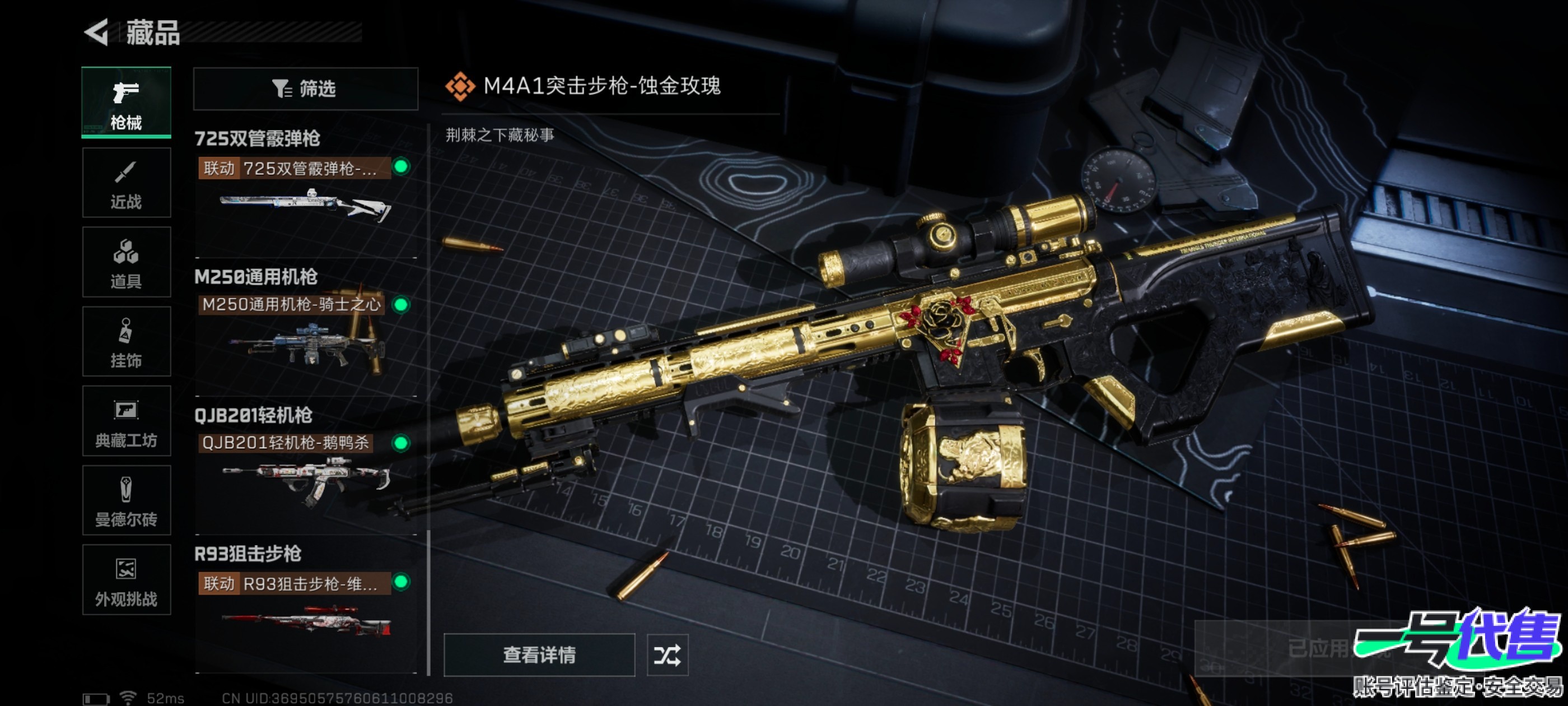Image resolution: width=1568 pixels, height=706 pixels.
Task: Open the 外观挑战 appearance challenge tab
Action: tap(126, 580)
